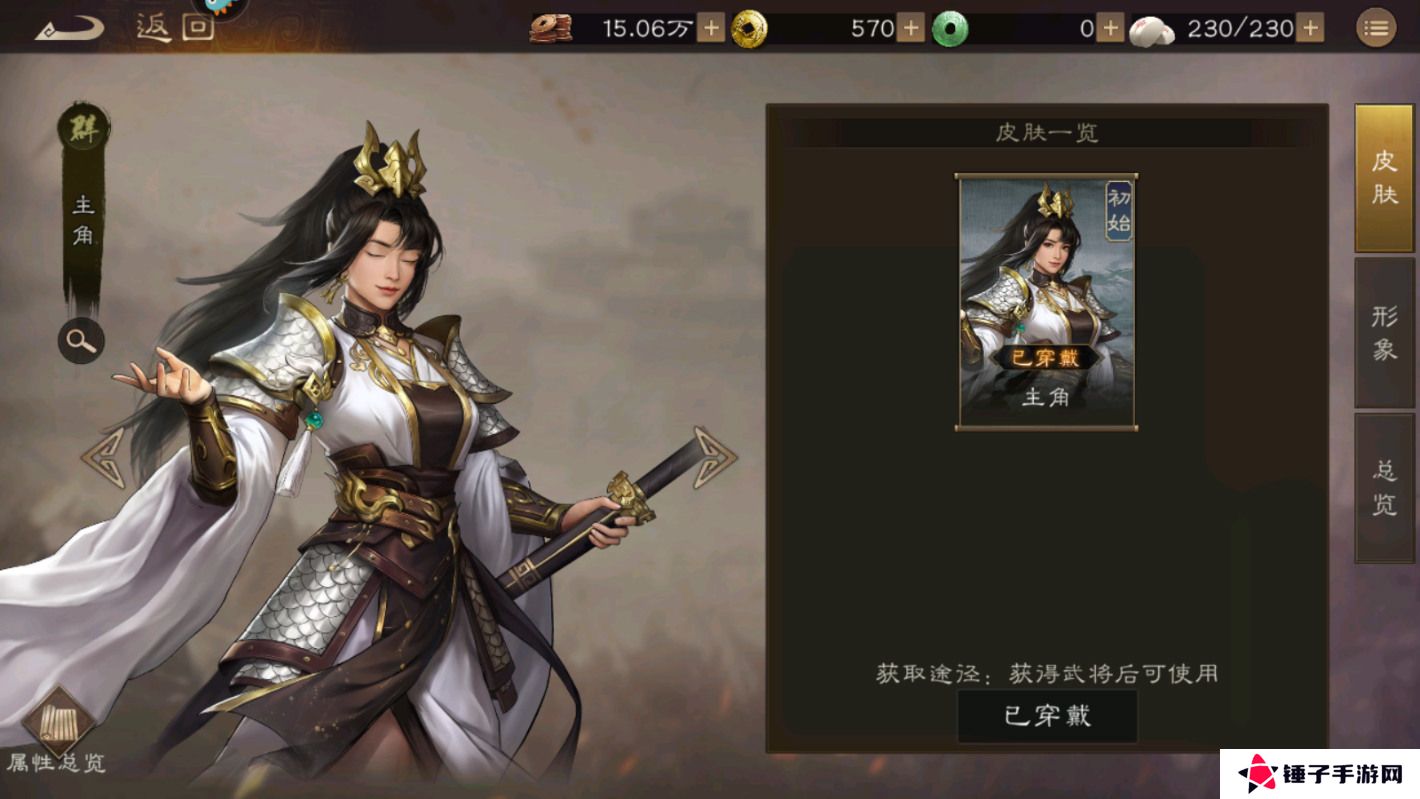The height and width of the screenshot is (799, 1420).
Task: Toggle the currently worn skin off
Action: (x=1048, y=715)
